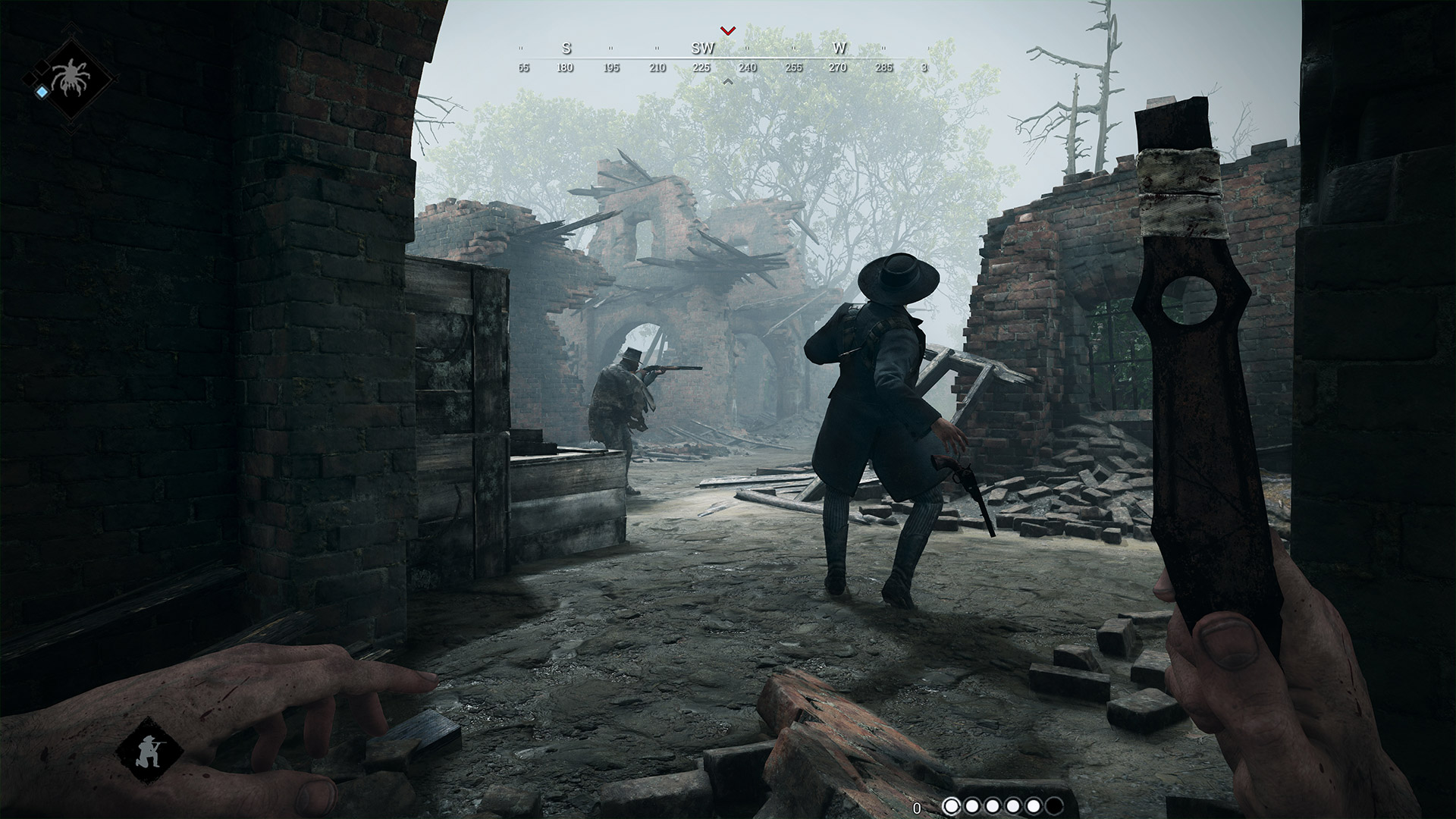
Task: Click the leftmost dark clue diamond
Action: point(29,79)
